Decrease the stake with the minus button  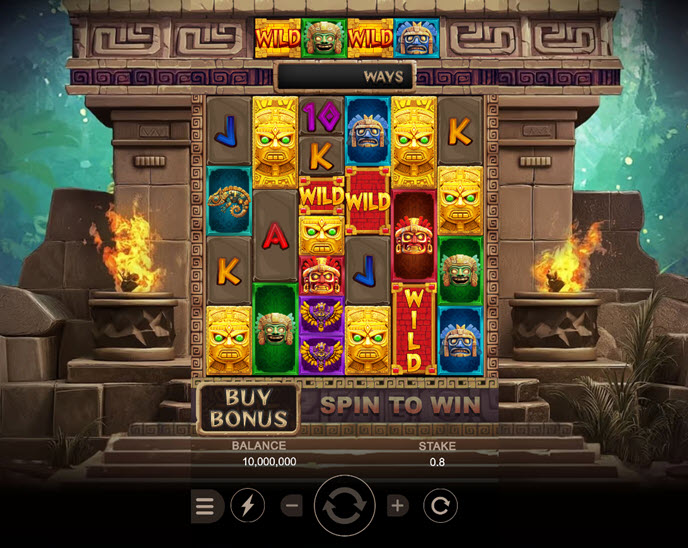(x=292, y=506)
